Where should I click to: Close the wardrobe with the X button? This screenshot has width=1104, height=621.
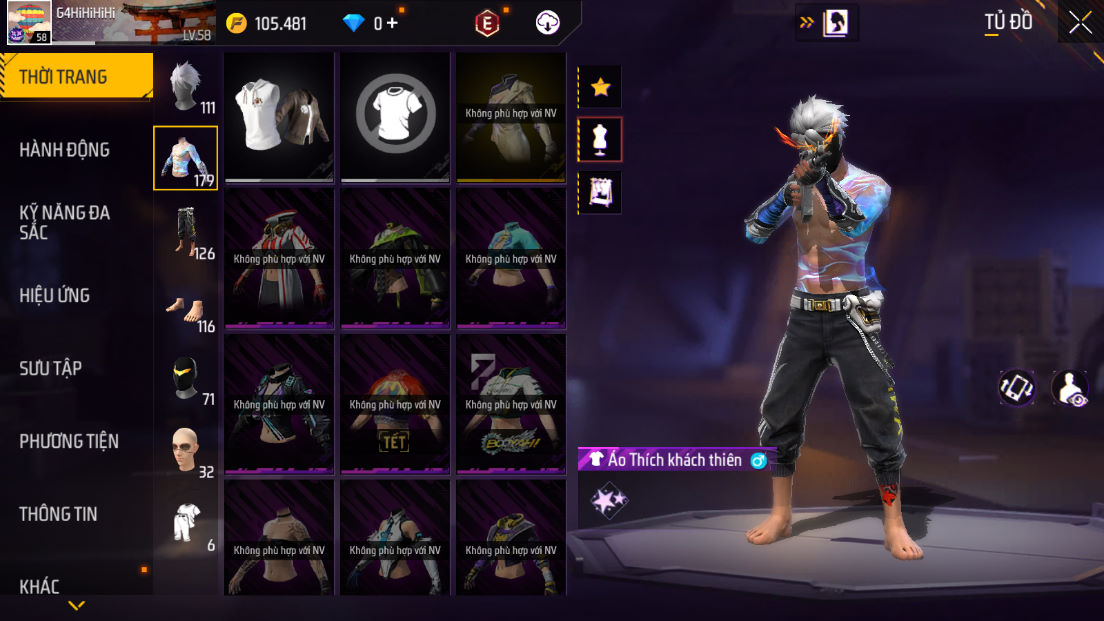coord(1080,22)
